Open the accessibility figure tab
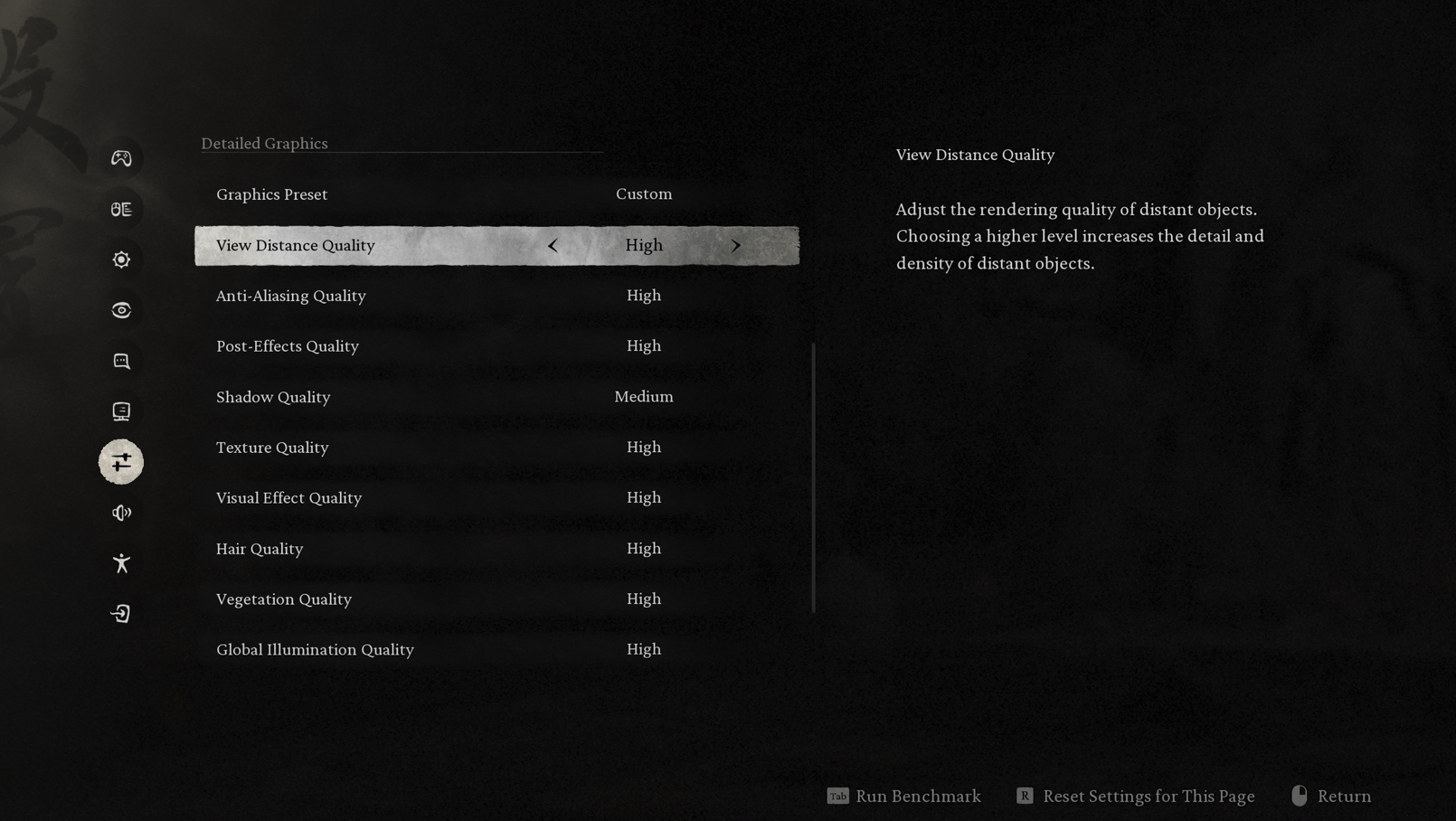The image size is (1456, 821). coord(121,563)
